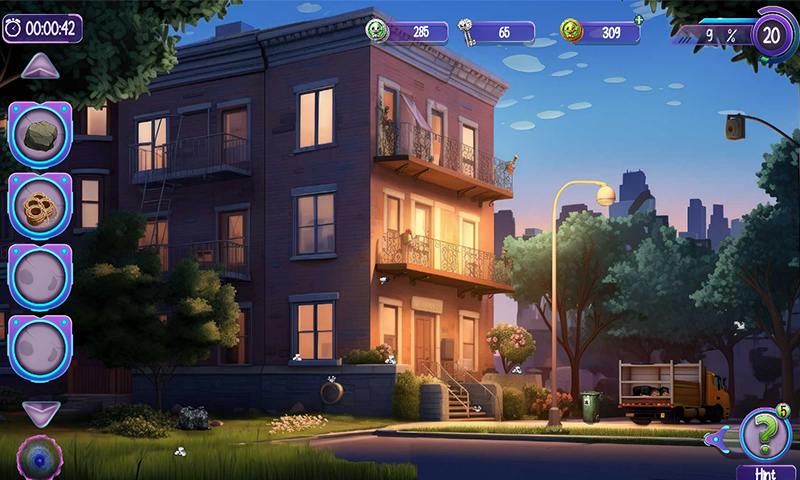Expand the arrow tab beside the Hint button
Image resolution: width=800 pixels, height=480 pixels.
716,438
